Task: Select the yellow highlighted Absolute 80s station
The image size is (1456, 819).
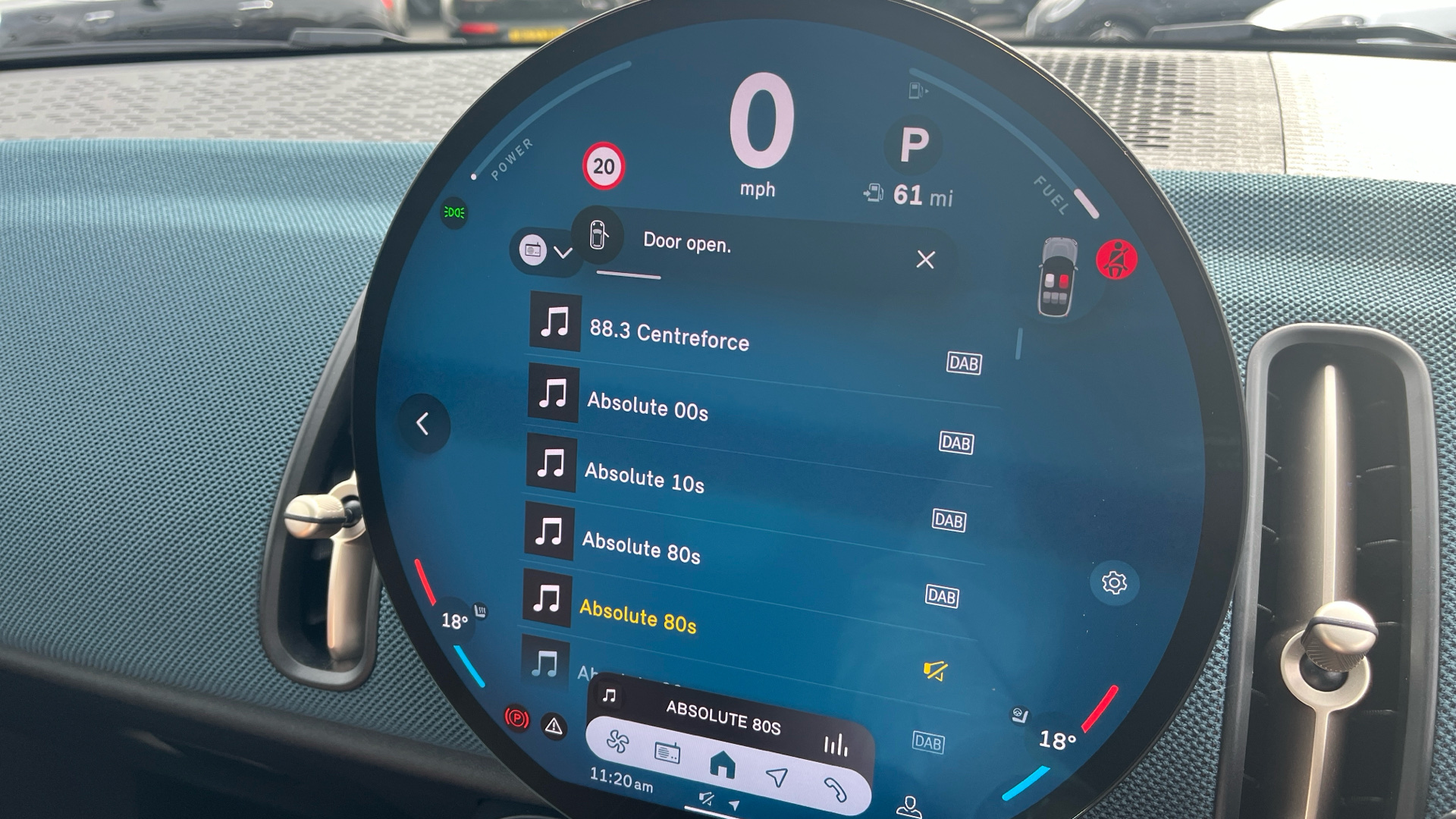Action: click(x=637, y=617)
